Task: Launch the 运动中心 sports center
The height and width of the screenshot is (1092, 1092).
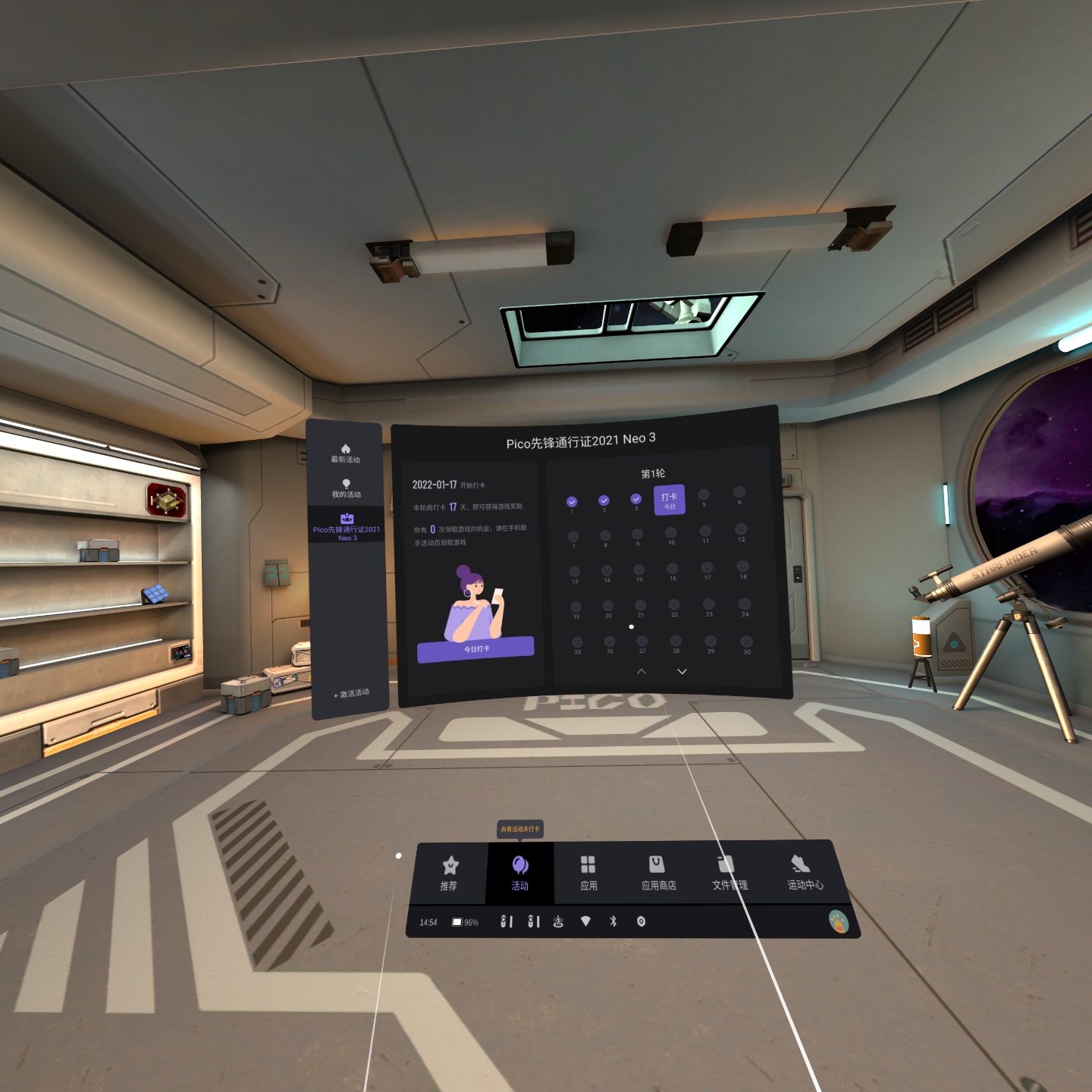Action: point(803,872)
